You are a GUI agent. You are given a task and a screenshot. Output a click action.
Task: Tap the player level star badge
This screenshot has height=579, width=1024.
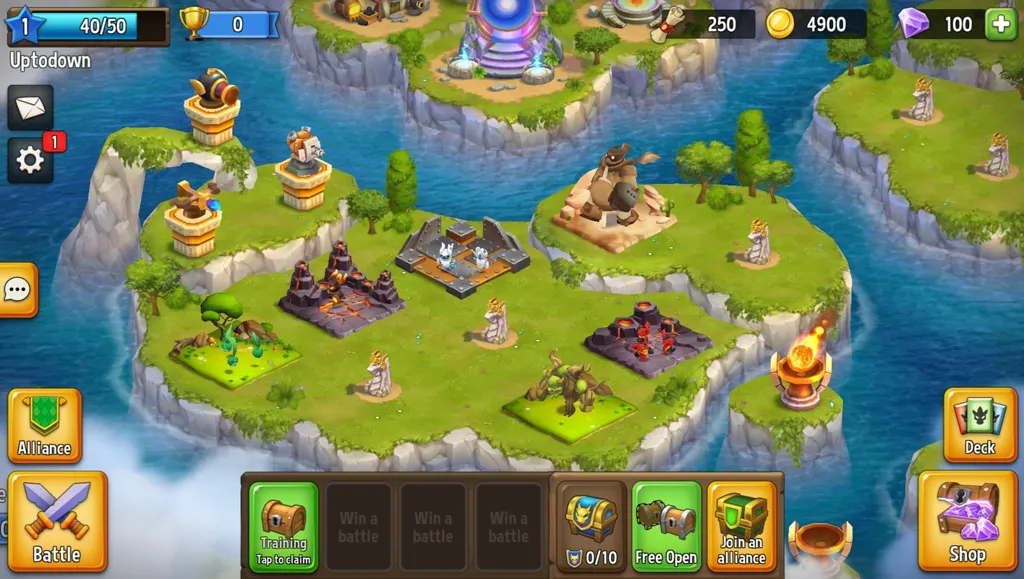coord(26,26)
